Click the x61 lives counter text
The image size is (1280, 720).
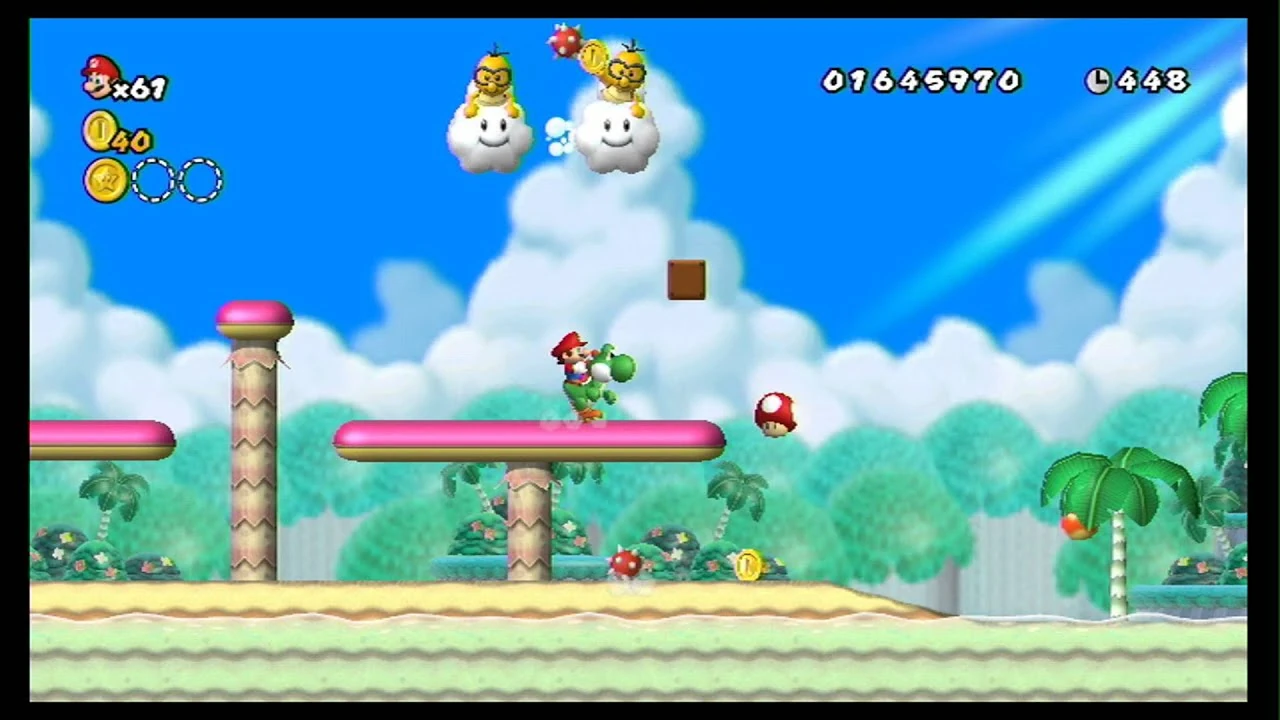click(x=140, y=86)
